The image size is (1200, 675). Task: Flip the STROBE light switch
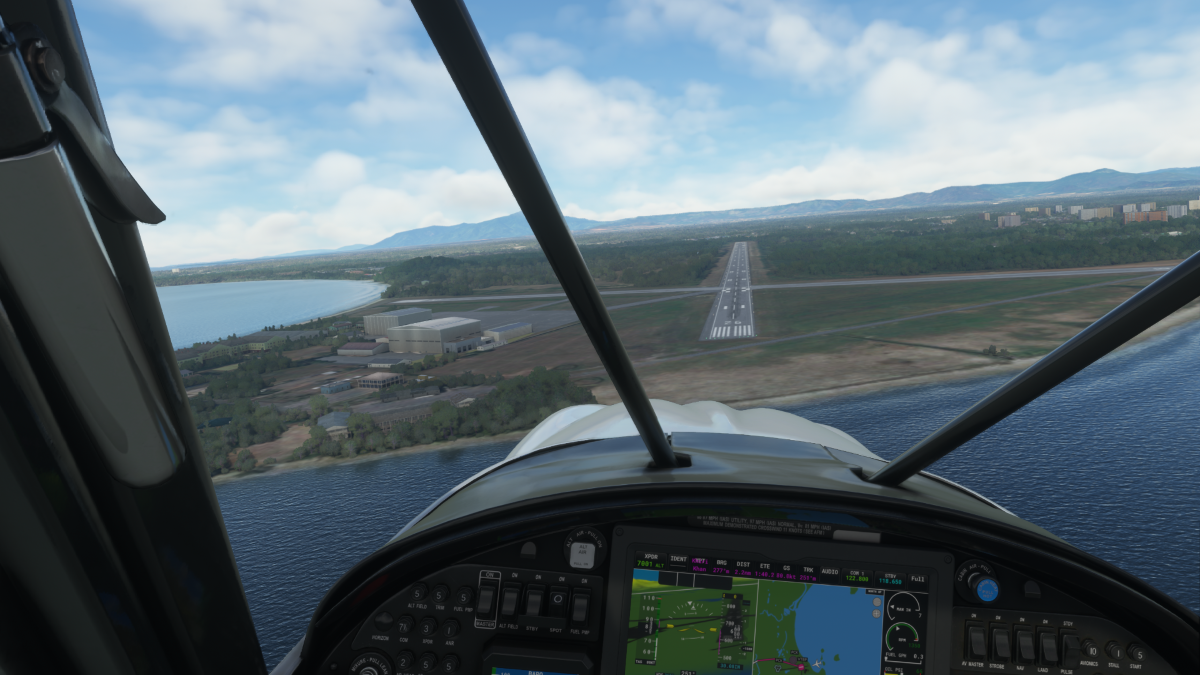[x=1000, y=643]
